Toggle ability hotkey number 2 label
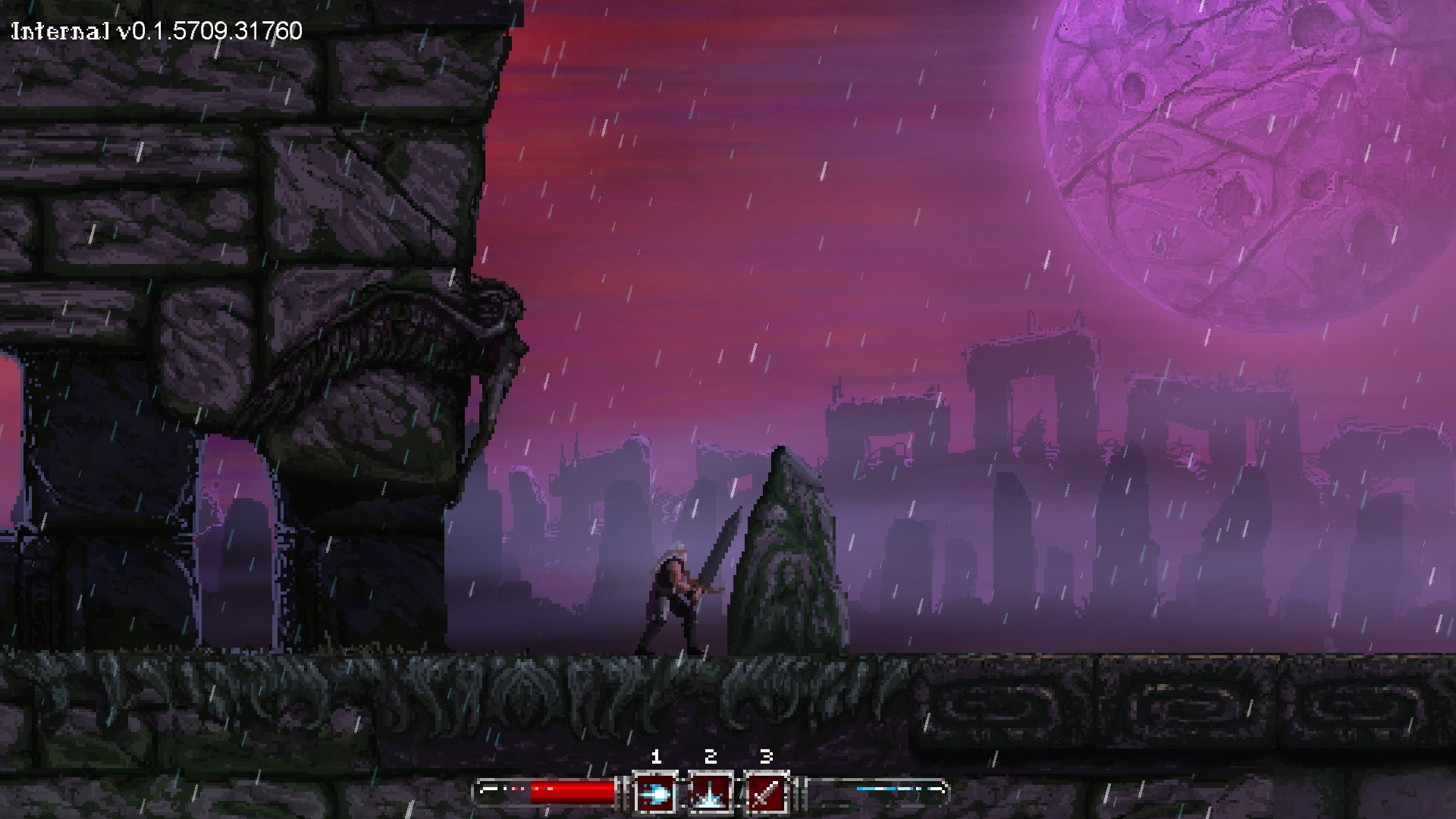The height and width of the screenshot is (819, 1456). (710, 755)
